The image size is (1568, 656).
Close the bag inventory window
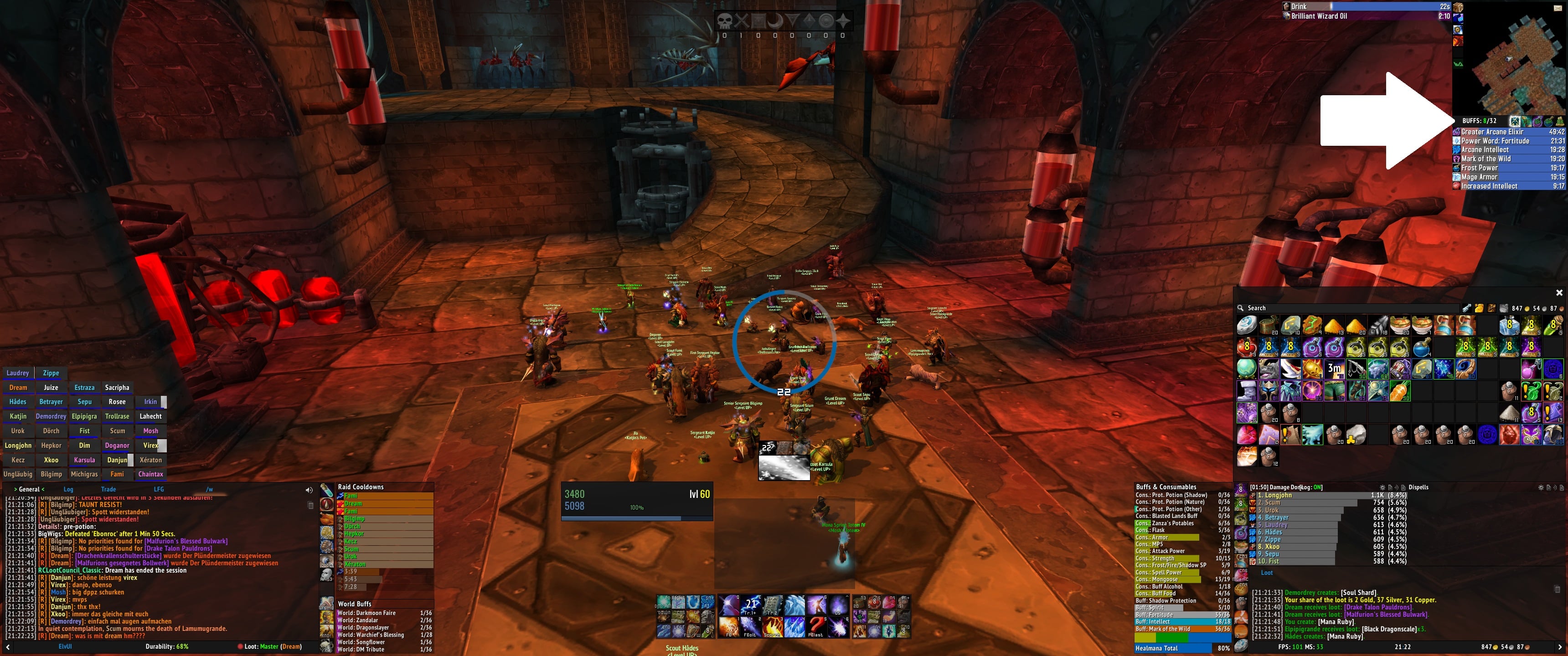click(1559, 293)
